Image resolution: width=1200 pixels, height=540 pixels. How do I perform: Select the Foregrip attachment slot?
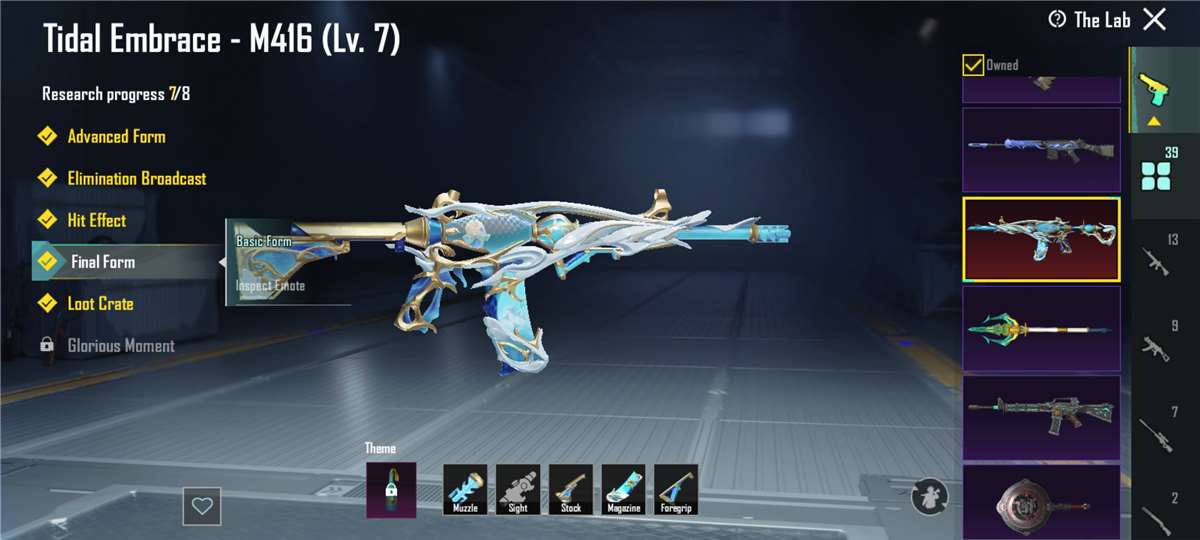[x=676, y=490]
